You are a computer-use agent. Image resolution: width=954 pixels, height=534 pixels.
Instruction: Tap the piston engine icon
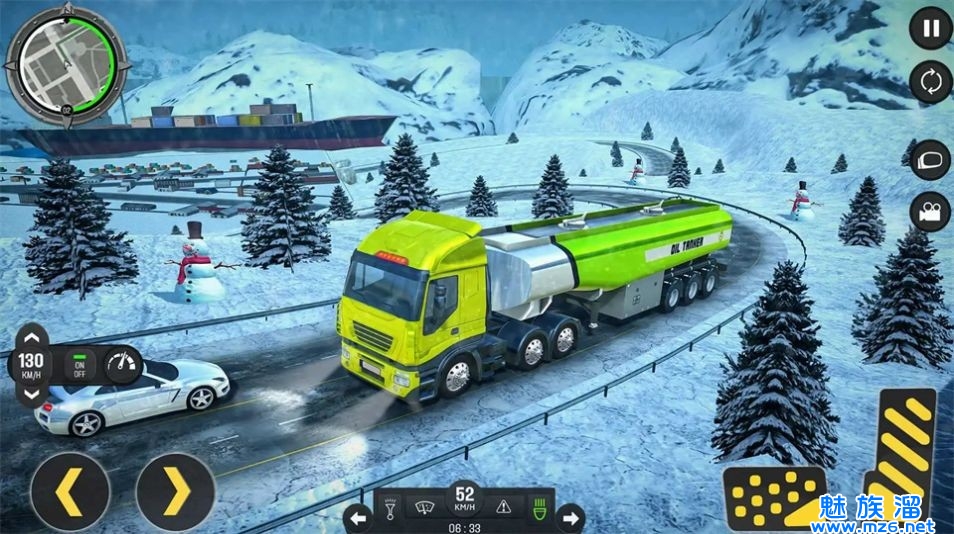click(391, 506)
